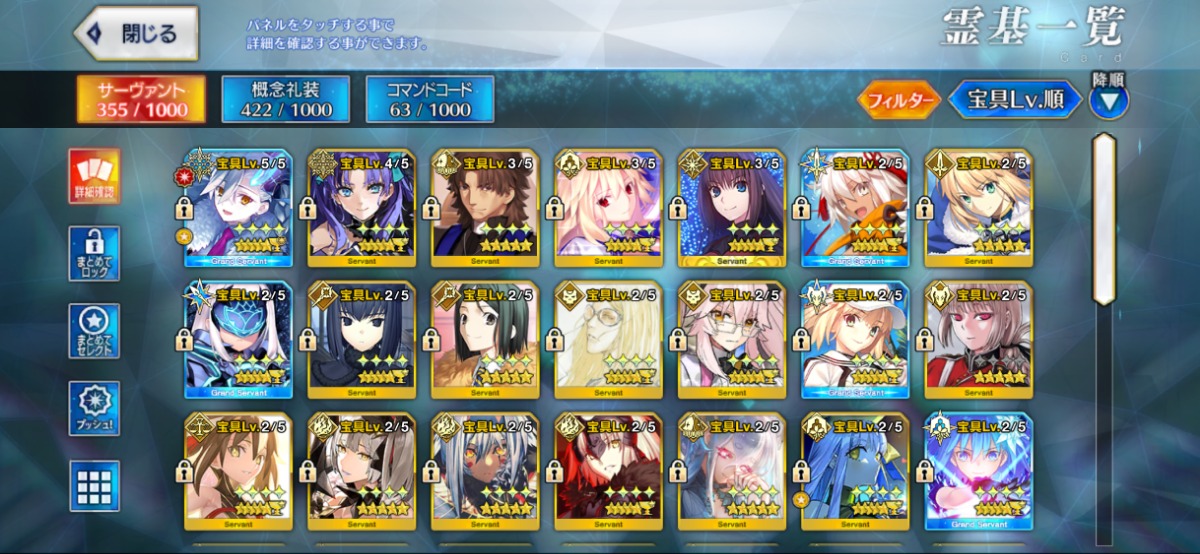Open the フィルター filter options
1200x554 pixels.
pyautogui.click(x=897, y=100)
